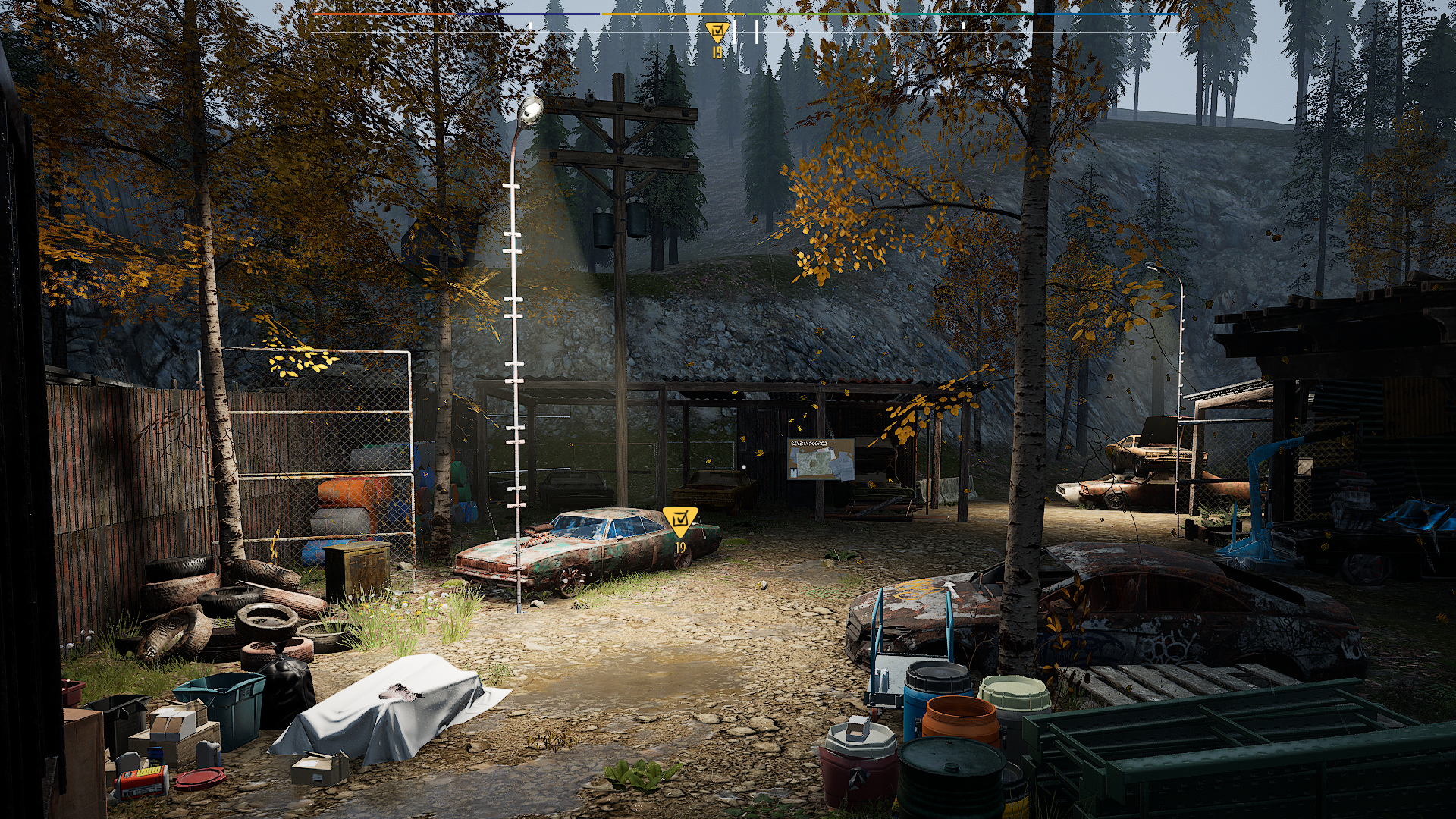Select the yellow objective marker beside the rusty car
1456x819 pixels.
coord(680,519)
